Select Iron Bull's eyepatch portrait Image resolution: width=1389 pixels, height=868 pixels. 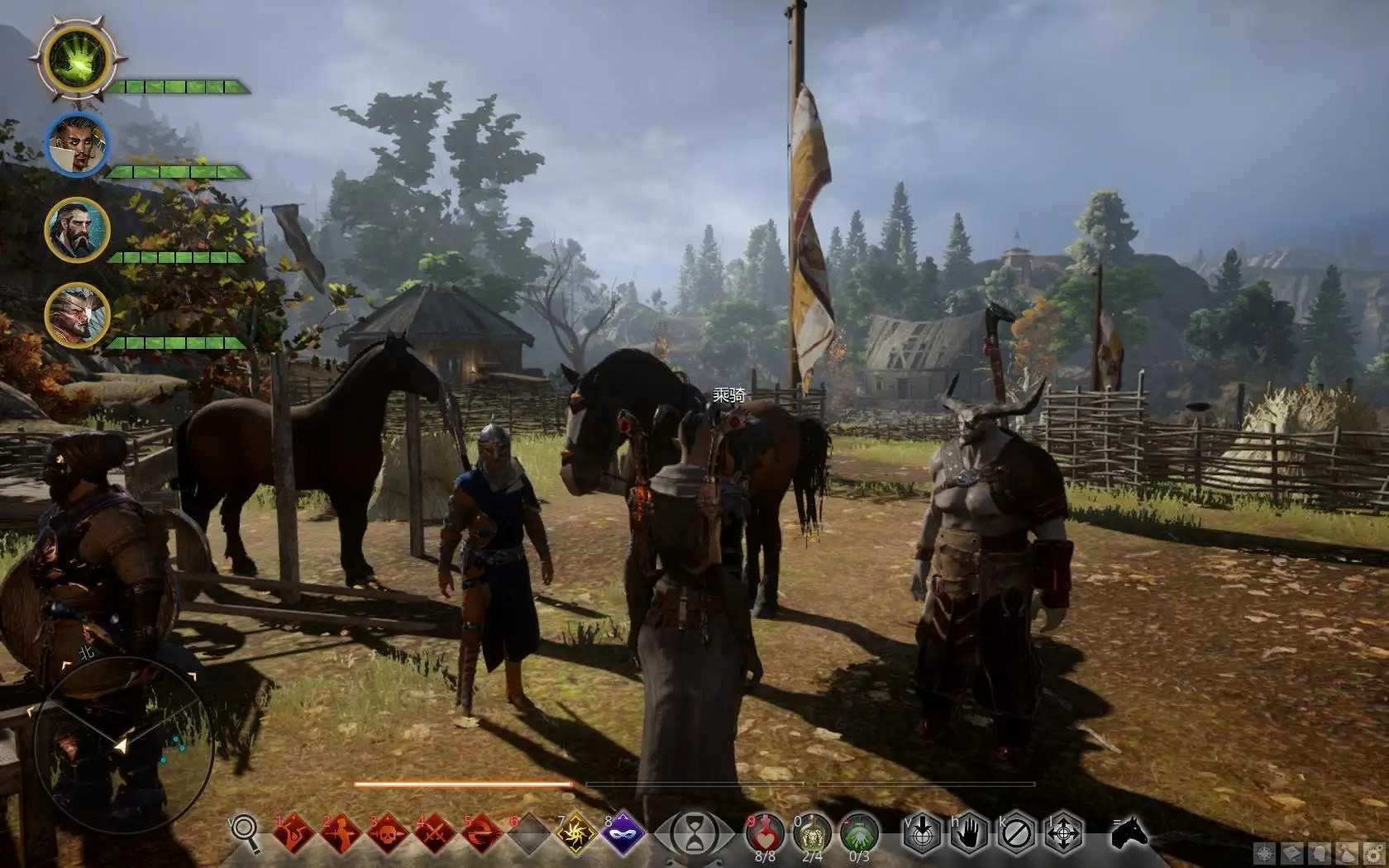click(x=77, y=314)
